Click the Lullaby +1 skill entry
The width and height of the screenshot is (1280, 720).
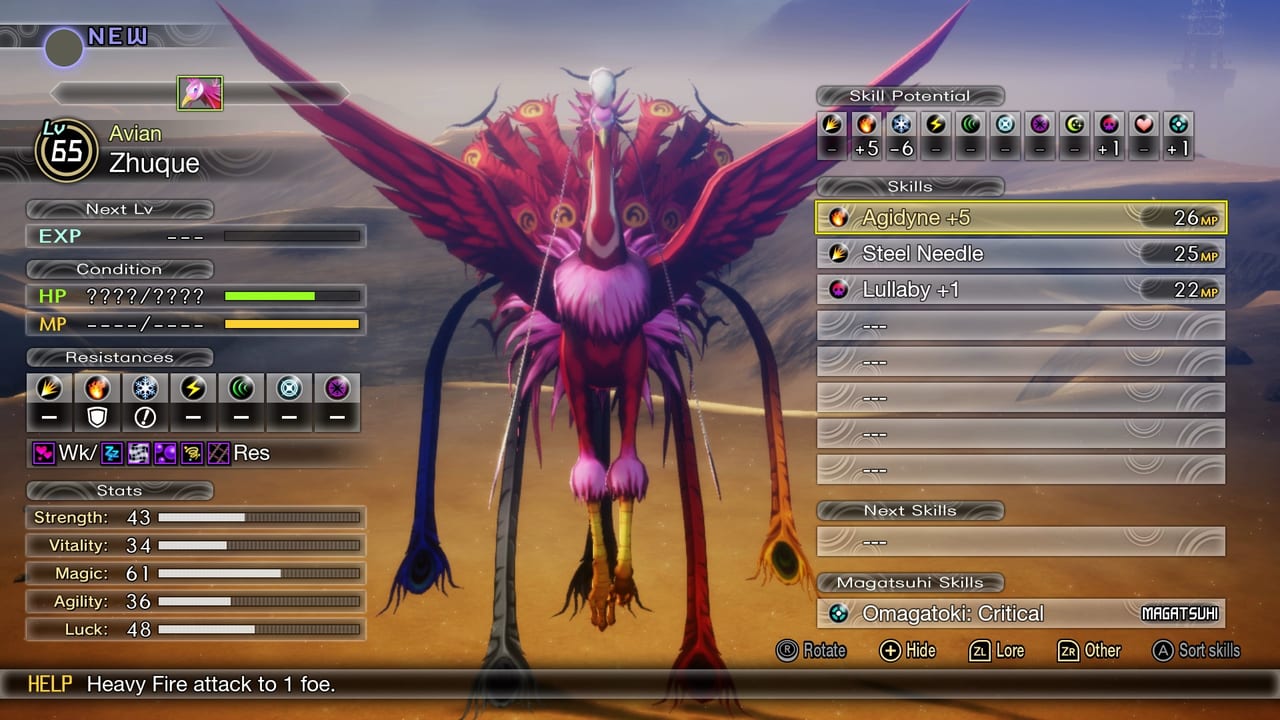[1020, 289]
